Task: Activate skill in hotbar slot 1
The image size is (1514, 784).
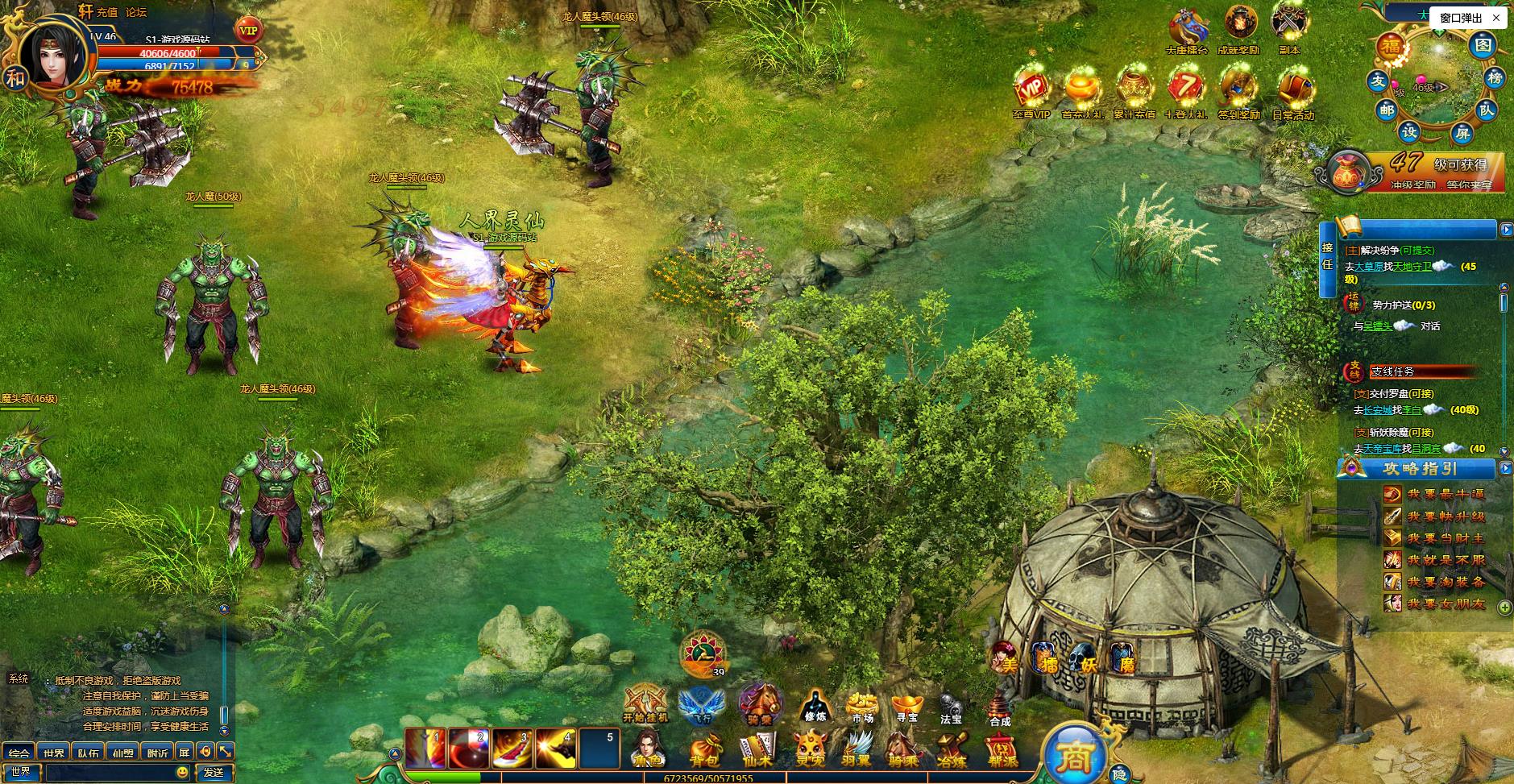Action: pyautogui.click(x=425, y=749)
